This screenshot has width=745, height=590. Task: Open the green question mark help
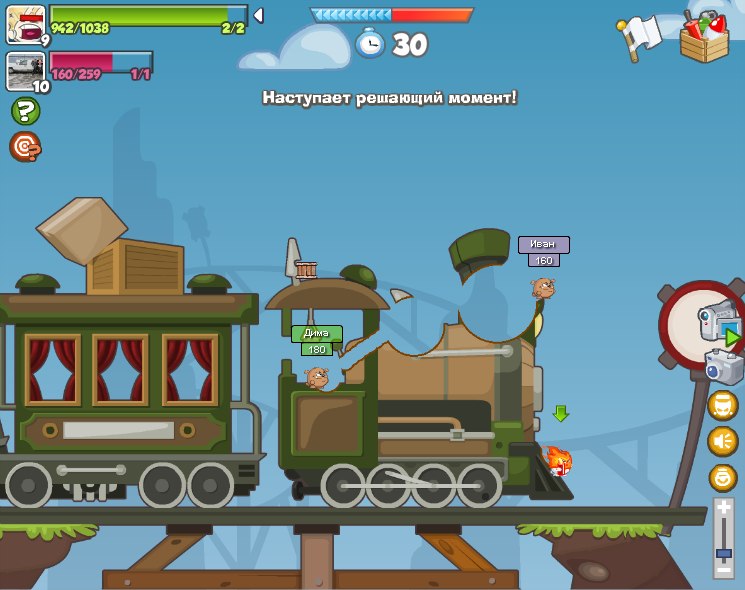click(26, 111)
